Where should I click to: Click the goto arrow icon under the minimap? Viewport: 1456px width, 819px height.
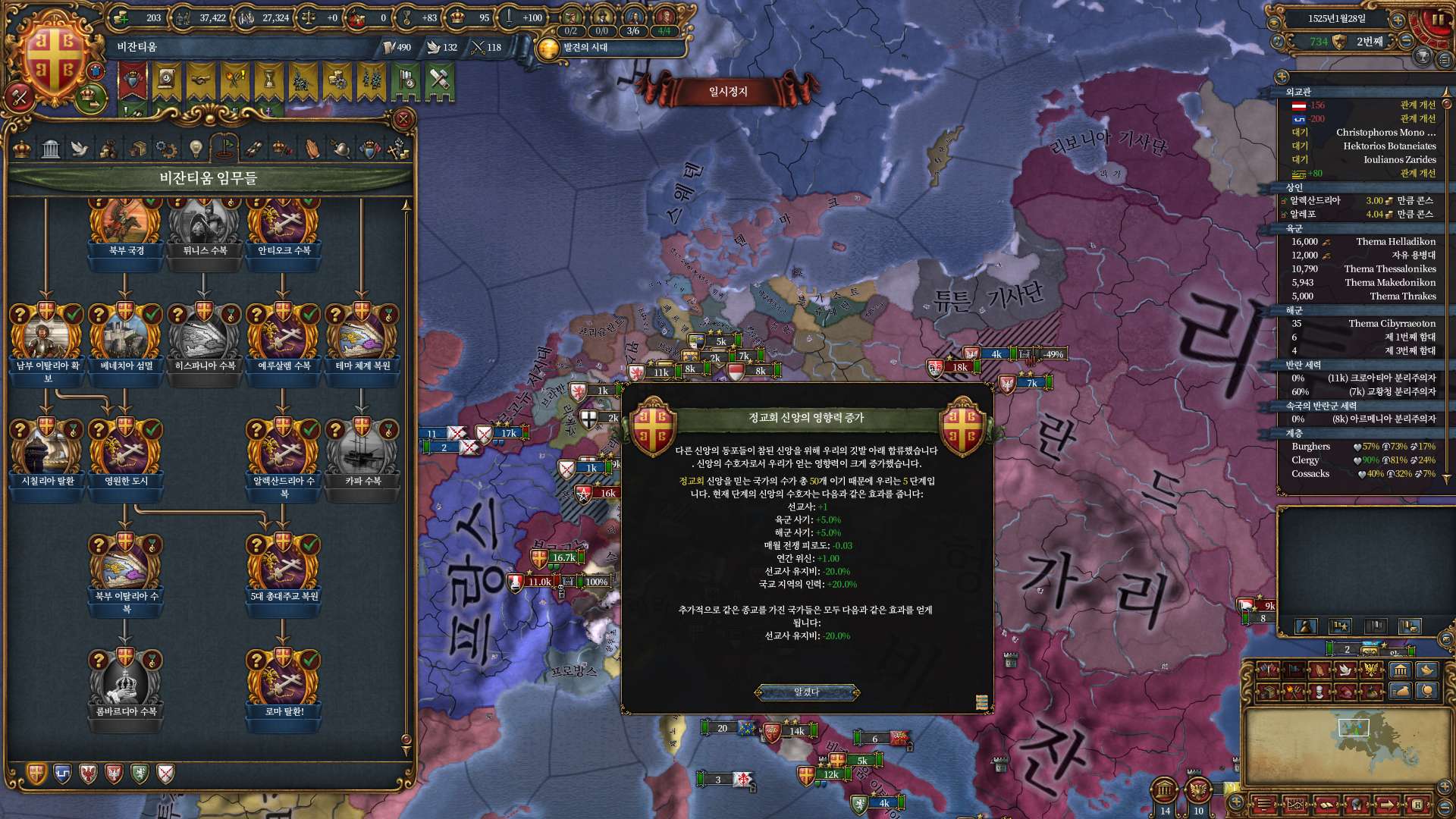[1387, 805]
